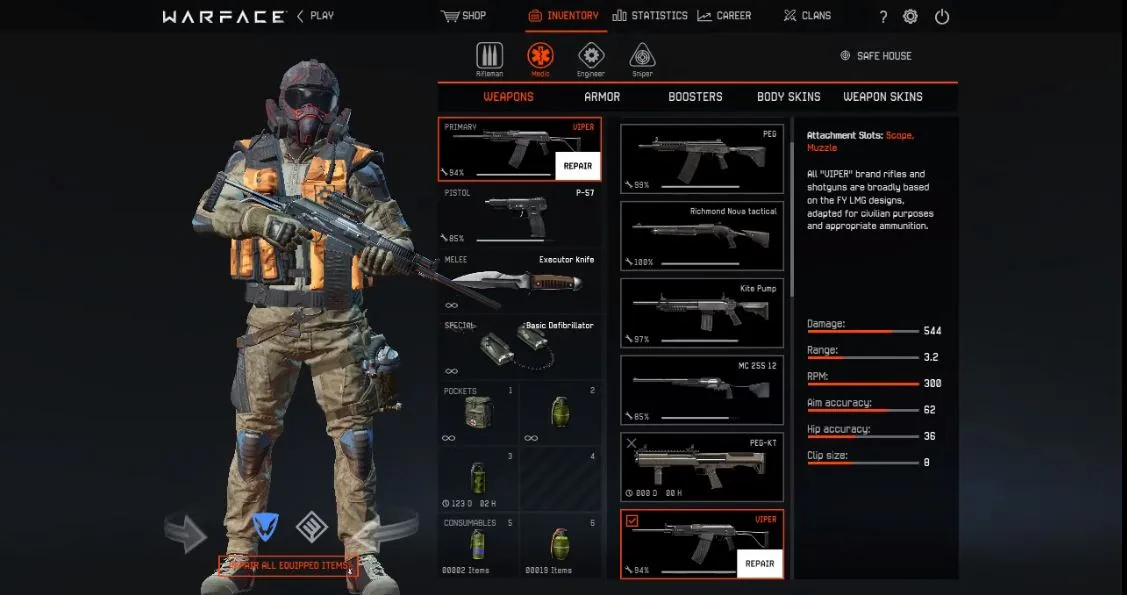
Task: Switch to the Armor tab
Action: coord(602,97)
